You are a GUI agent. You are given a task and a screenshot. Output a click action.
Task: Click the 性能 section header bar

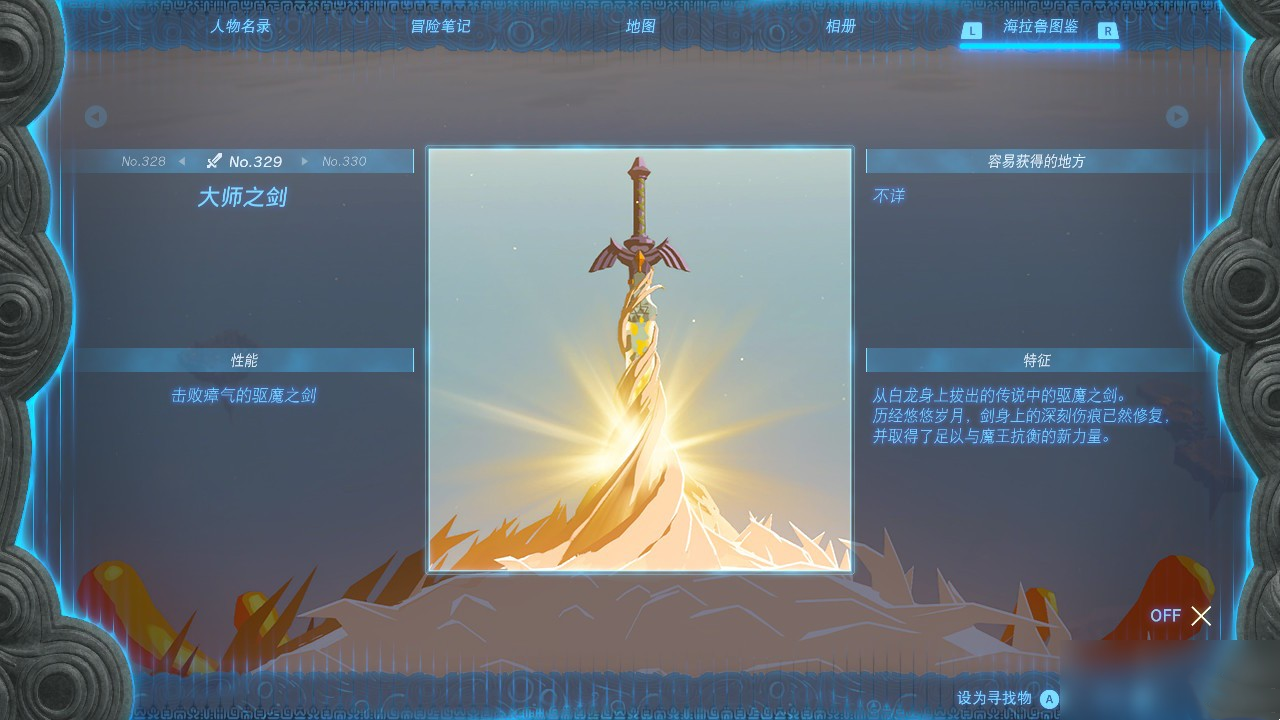(245, 360)
